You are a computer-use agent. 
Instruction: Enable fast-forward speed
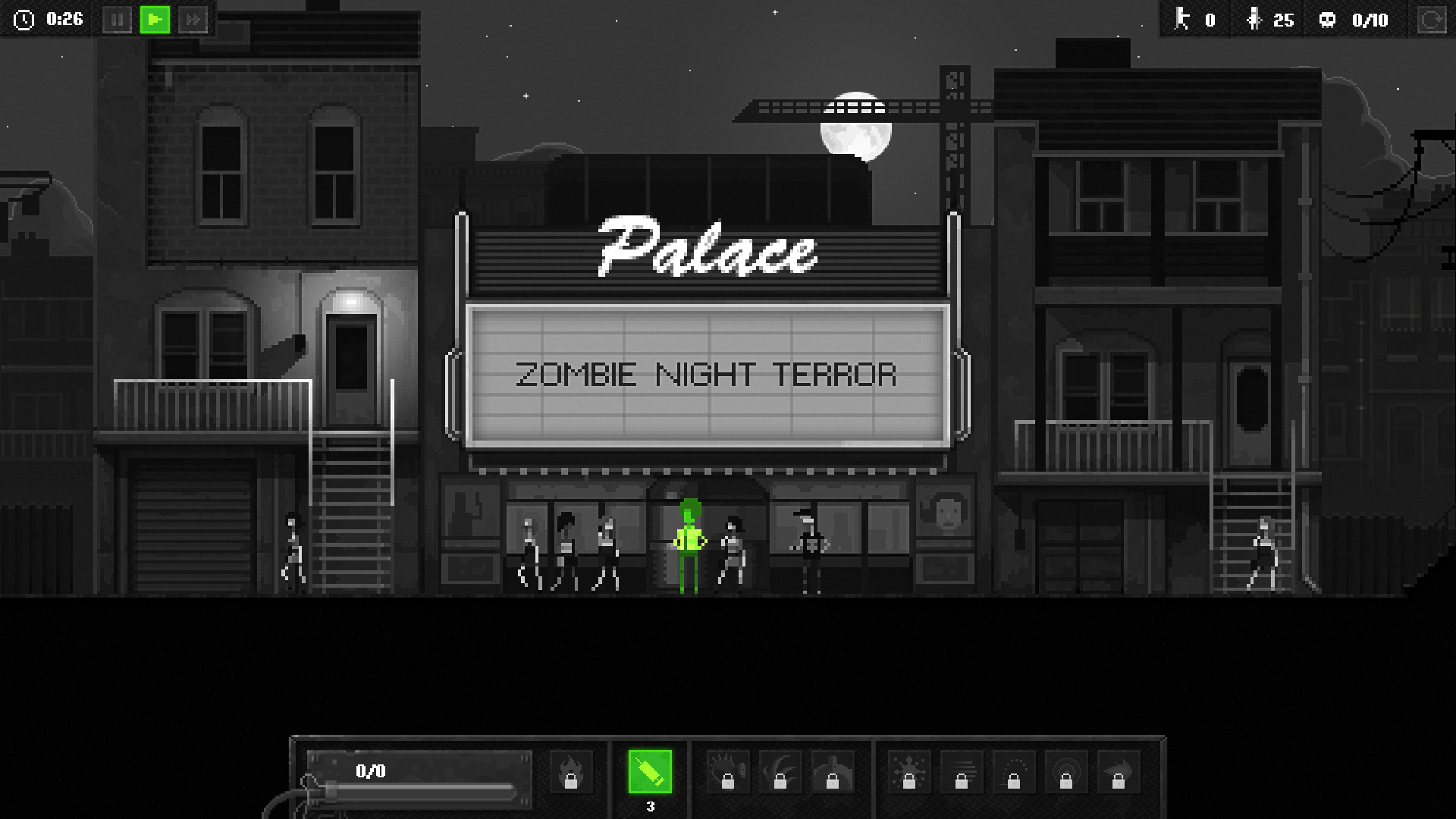192,20
